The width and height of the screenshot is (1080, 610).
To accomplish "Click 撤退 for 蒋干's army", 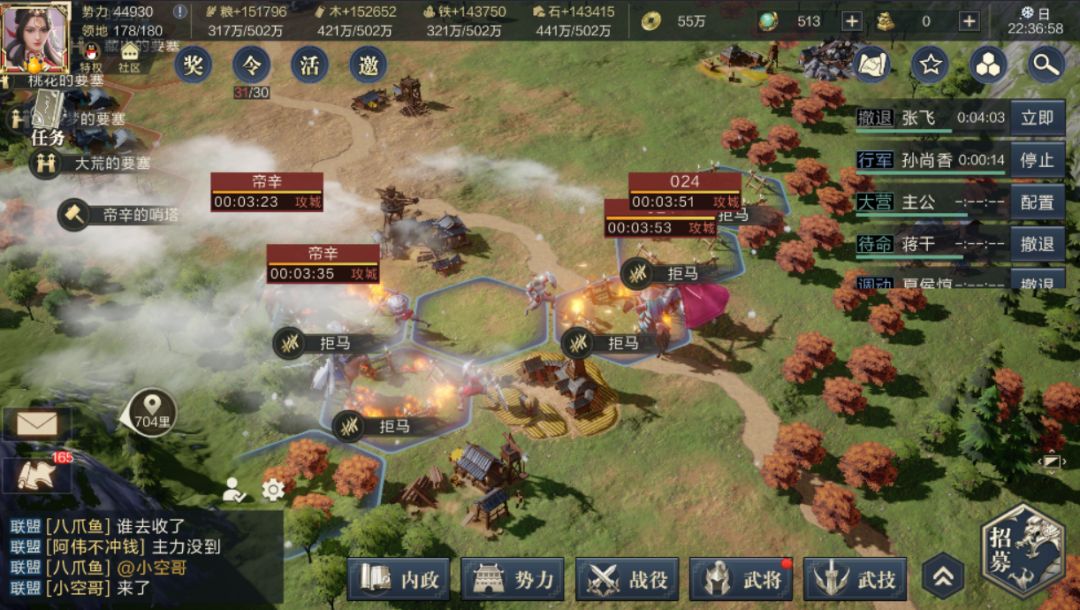I will (x=1037, y=244).
